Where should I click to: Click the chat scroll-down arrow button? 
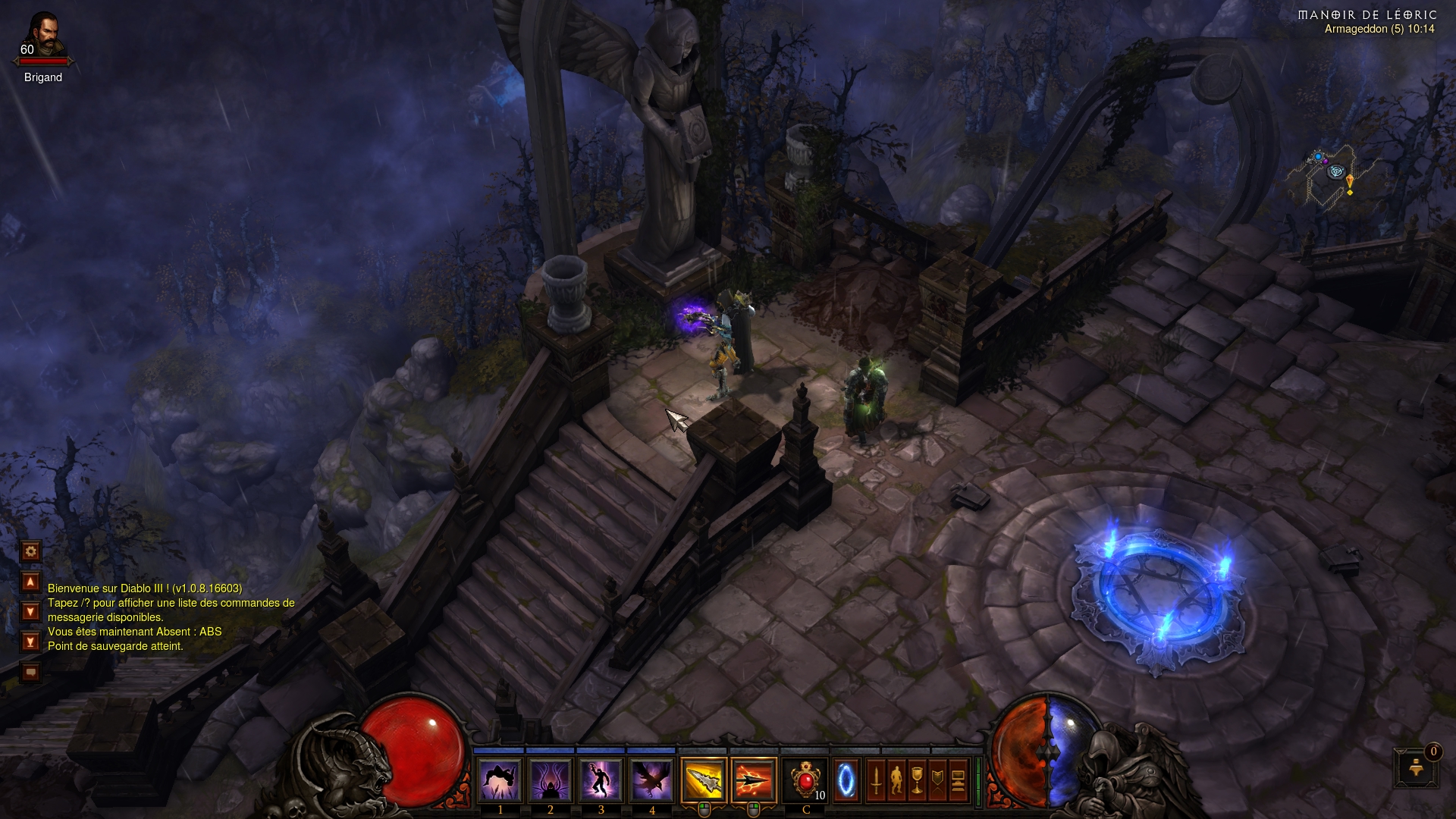30,611
